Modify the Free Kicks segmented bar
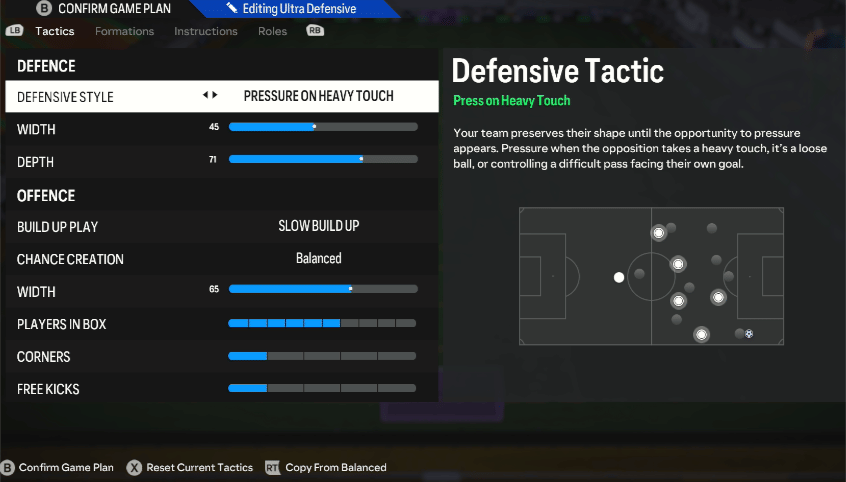Viewport: 846px width, 482px height. coord(322,388)
